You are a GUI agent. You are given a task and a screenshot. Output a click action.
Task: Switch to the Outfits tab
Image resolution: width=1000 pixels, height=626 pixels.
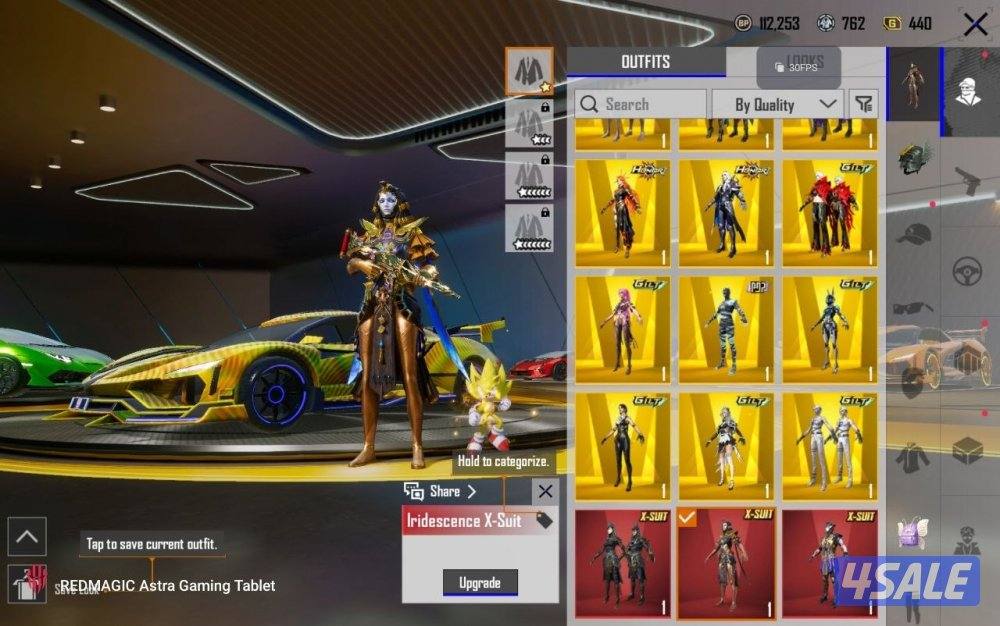pyautogui.click(x=645, y=62)
